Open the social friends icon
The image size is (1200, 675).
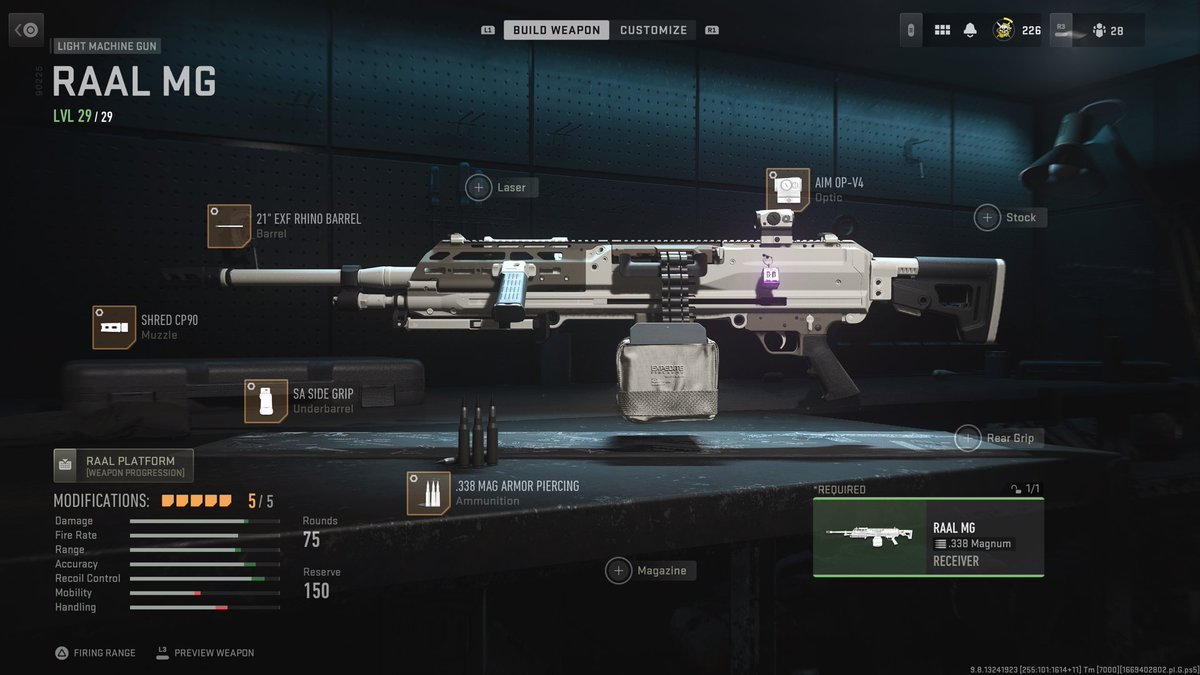(1099, 30)
